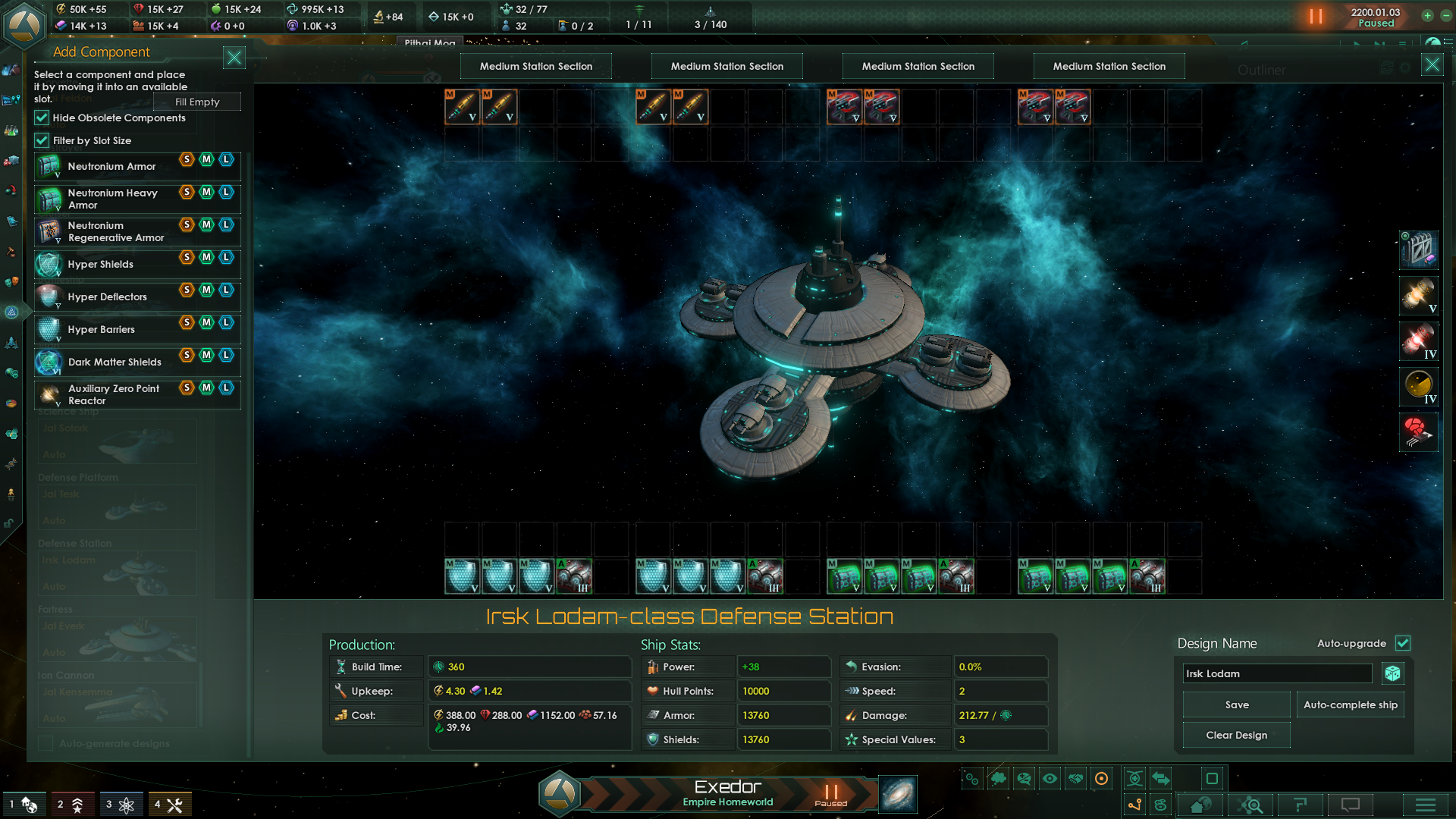Save the Irsk Lodam design
The image size is (1456, 819).
coord(1235,704)
